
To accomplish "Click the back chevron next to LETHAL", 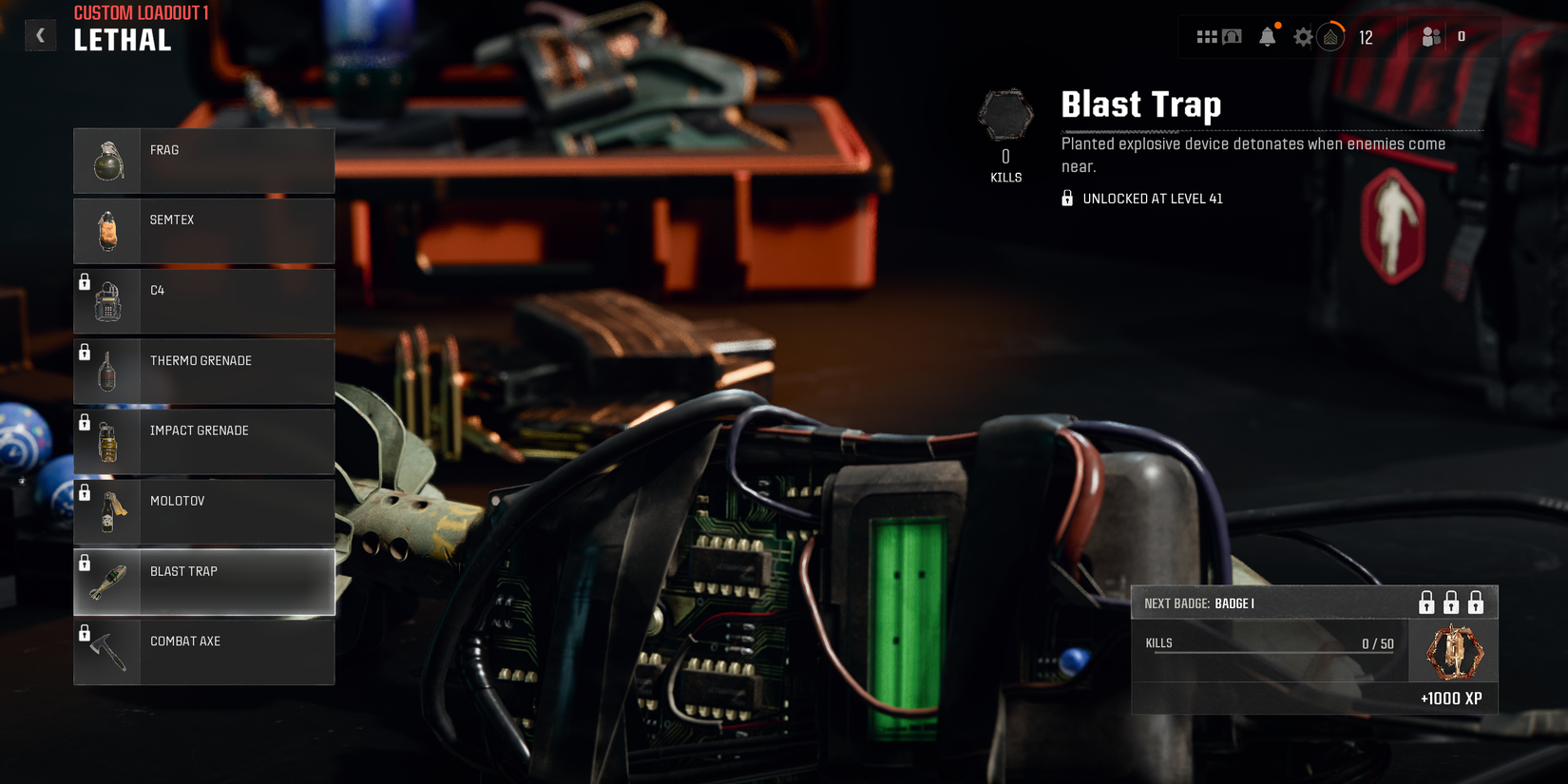I will click(40, 34).
